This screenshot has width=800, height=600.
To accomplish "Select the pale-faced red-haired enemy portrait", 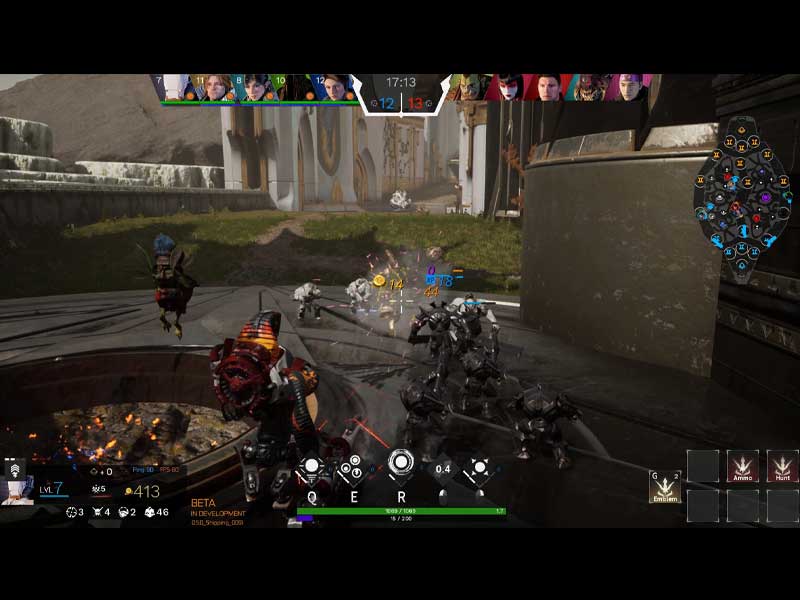I will (509, 87).
